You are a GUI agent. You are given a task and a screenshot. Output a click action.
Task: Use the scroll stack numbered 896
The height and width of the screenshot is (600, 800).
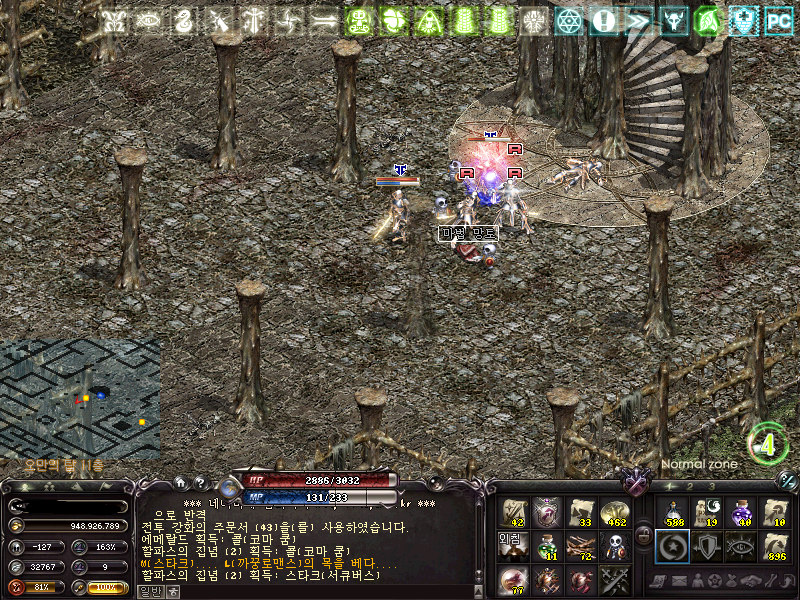[775, 546]
